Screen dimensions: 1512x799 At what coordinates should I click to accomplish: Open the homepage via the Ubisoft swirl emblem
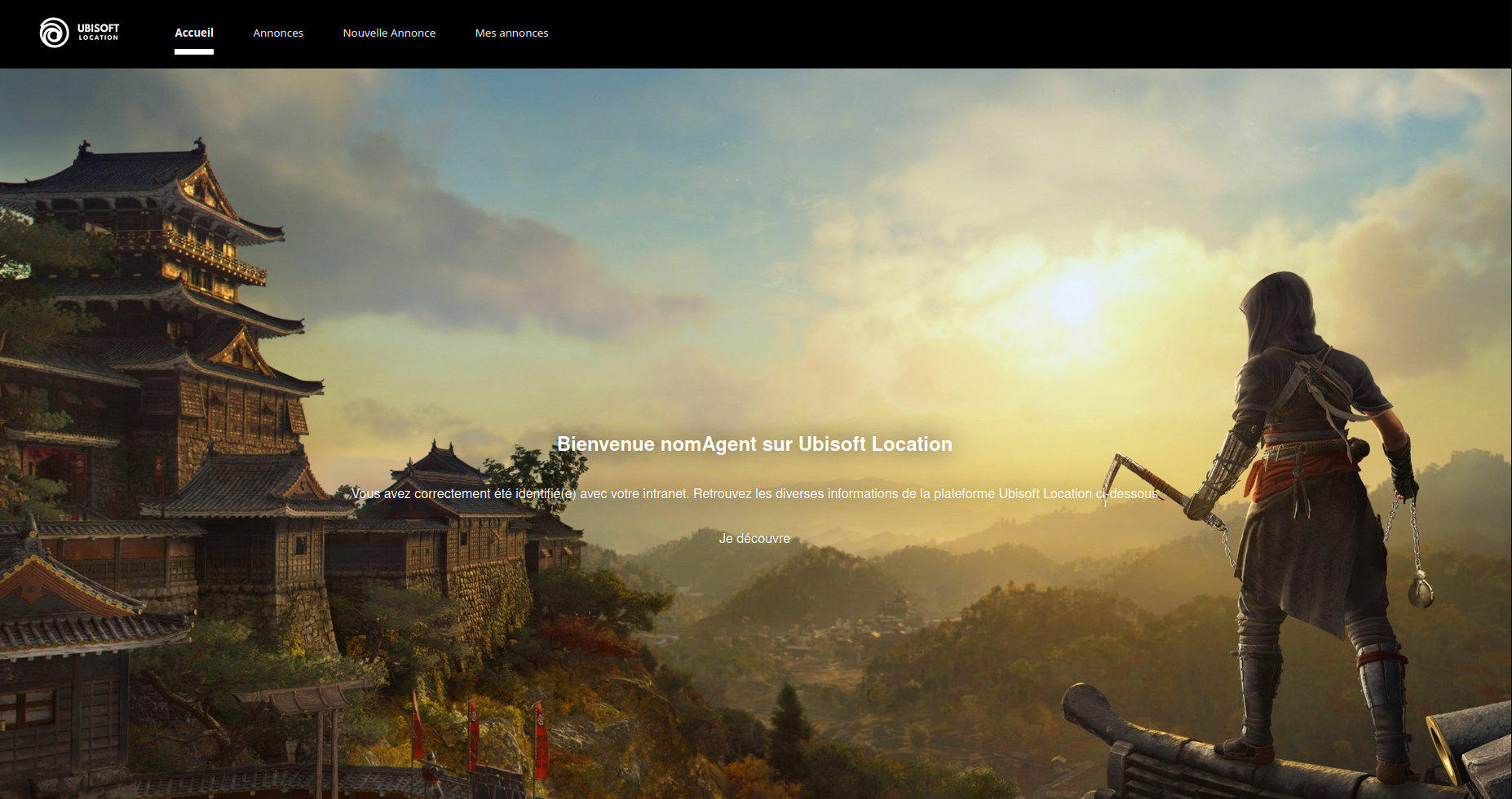[54, 33]
